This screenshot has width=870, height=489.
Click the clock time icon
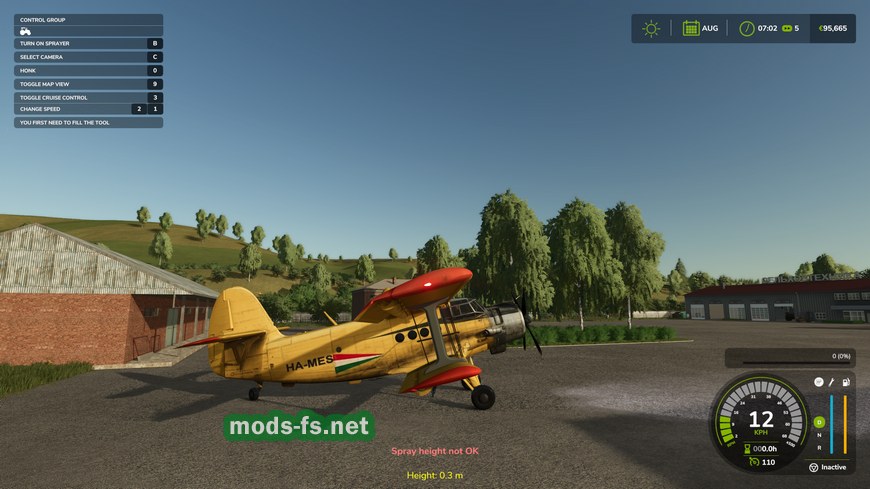point(746,28)
